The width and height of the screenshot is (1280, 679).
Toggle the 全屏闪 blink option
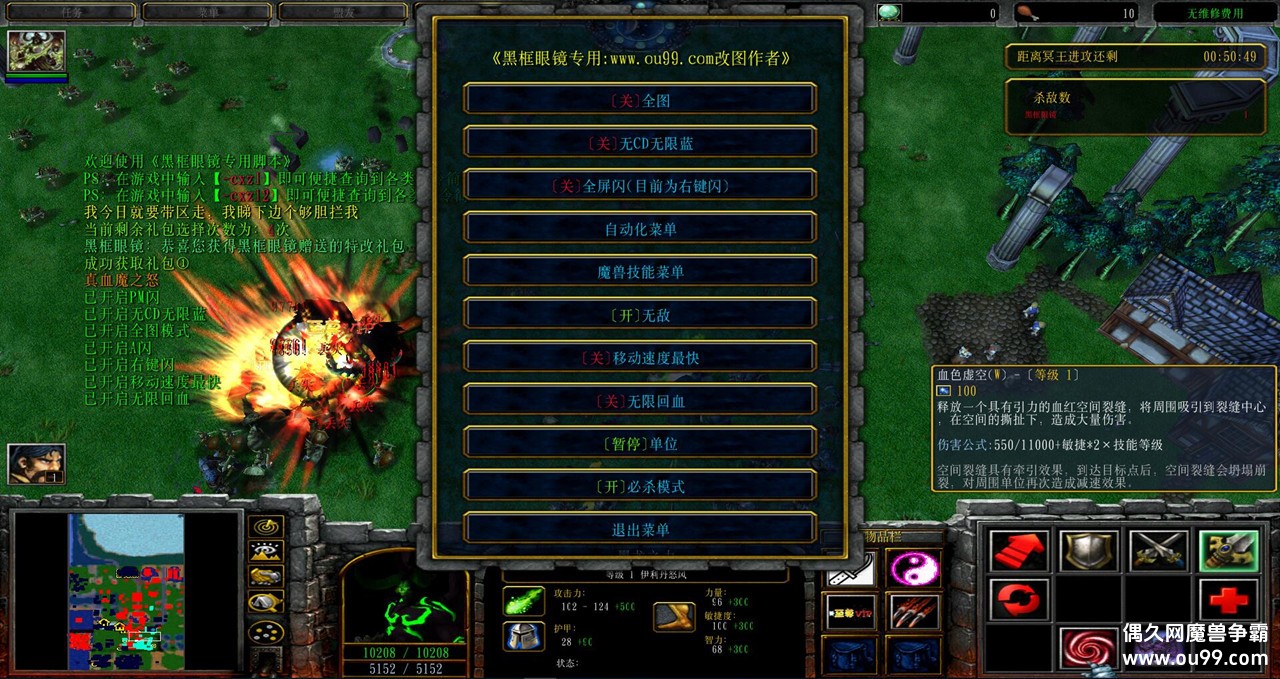[x=640, y=186]
